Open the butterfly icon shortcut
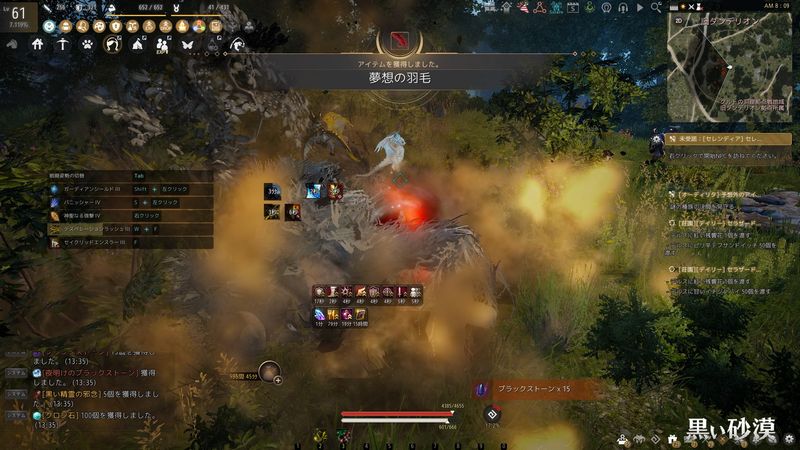This screenshot has width=800, height=450. point(187,45)
